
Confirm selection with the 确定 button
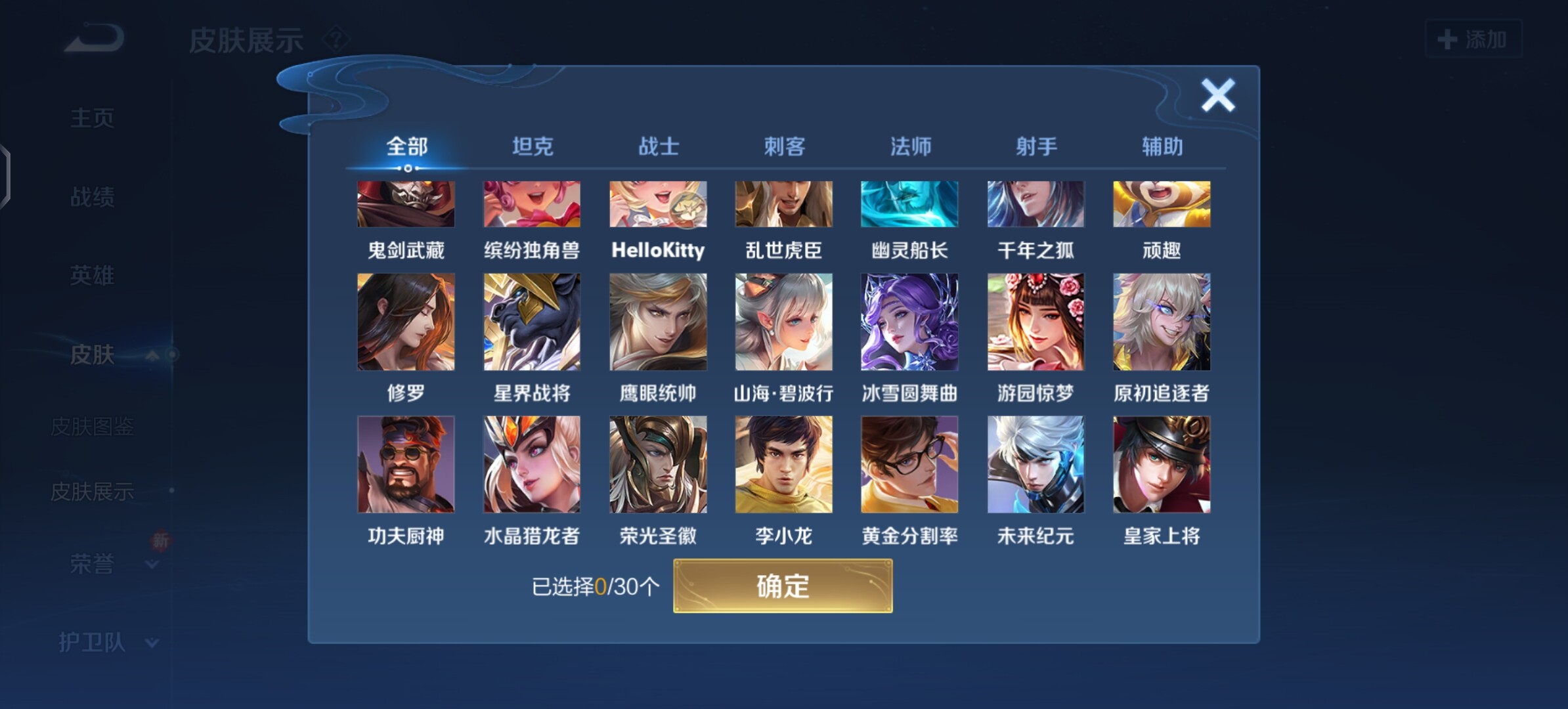coord(783,586)
